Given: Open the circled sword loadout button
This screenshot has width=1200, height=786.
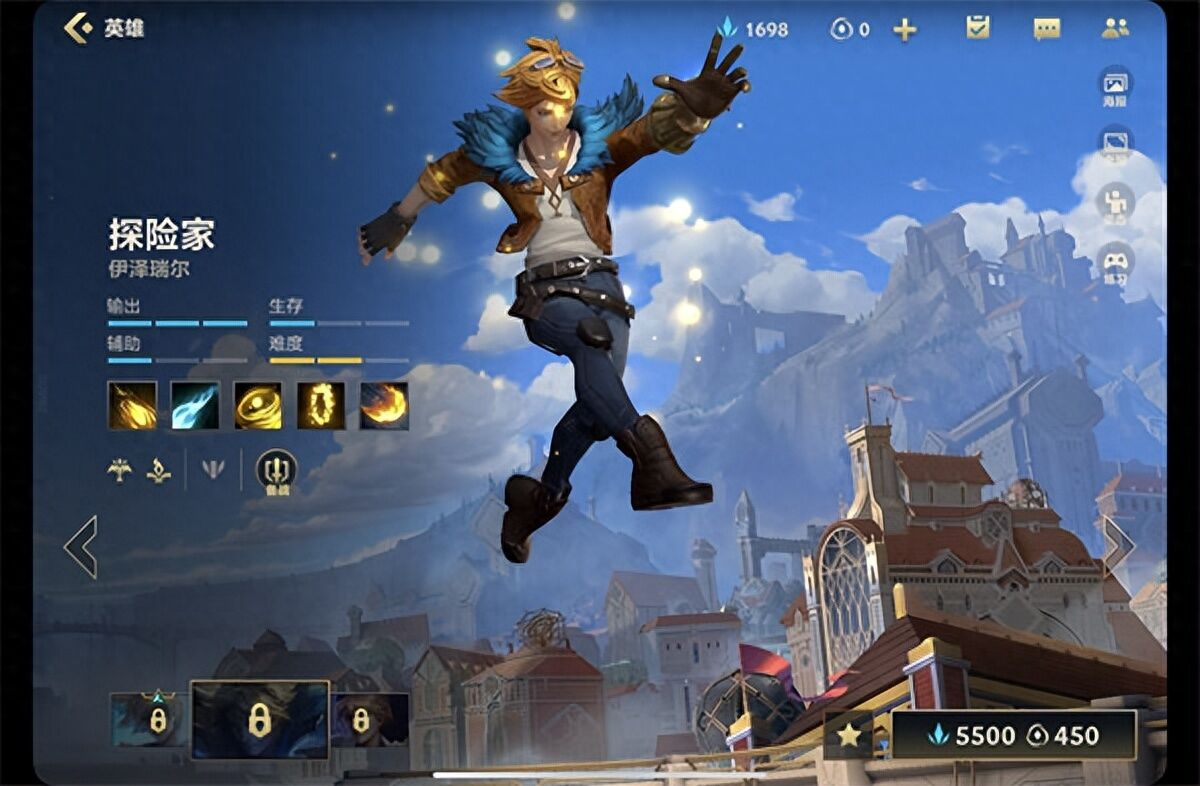Looking at the screenshot, I should (276, 470).
